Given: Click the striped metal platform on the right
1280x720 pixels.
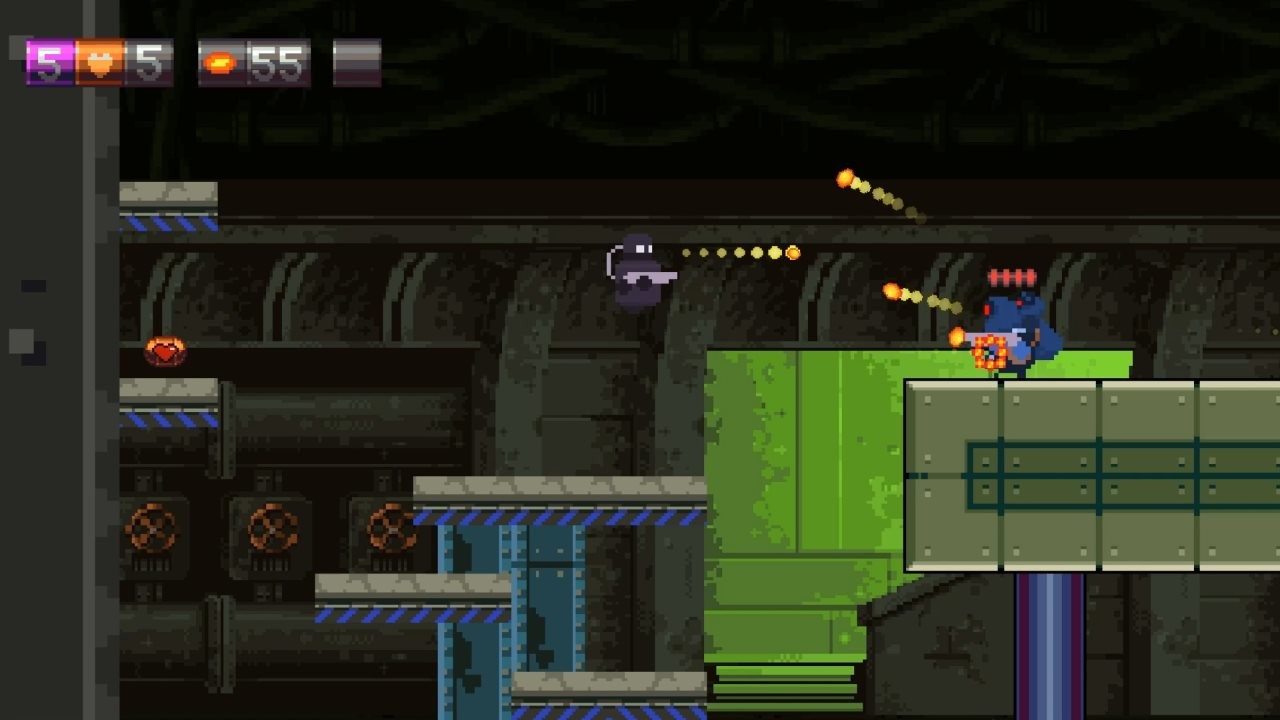Looking at the screenshot, I should 1090,470.
